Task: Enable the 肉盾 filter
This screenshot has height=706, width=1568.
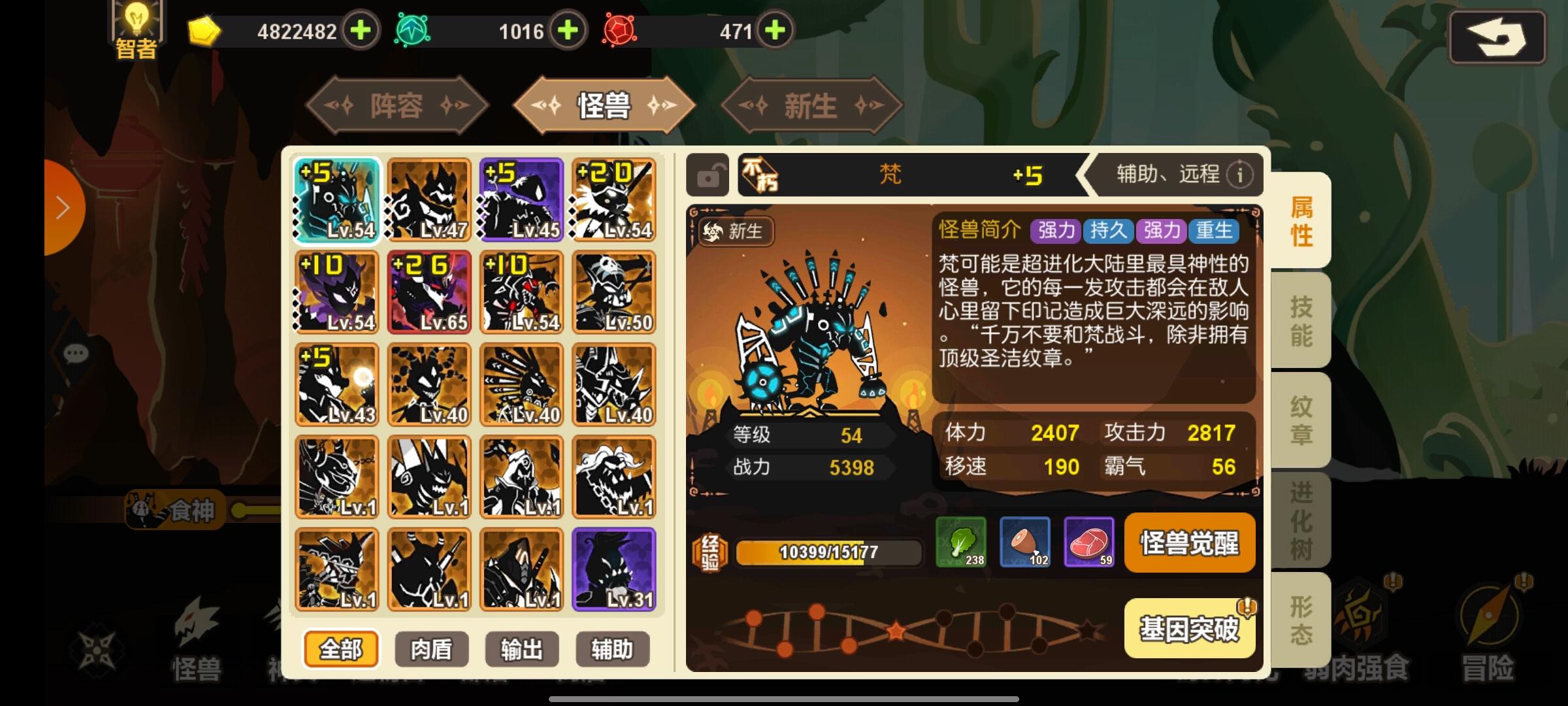Action: point(431,650)
